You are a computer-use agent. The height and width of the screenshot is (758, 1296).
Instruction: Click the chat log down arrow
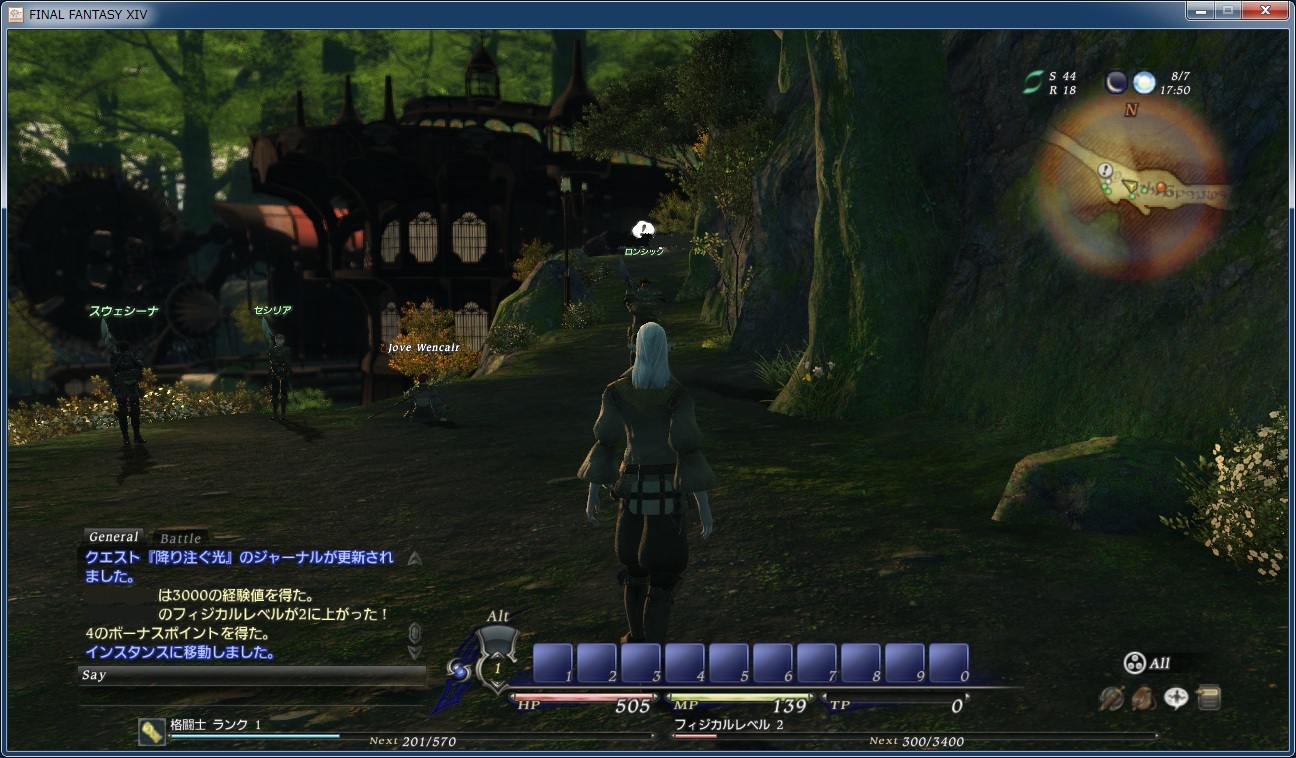point(415,652)
